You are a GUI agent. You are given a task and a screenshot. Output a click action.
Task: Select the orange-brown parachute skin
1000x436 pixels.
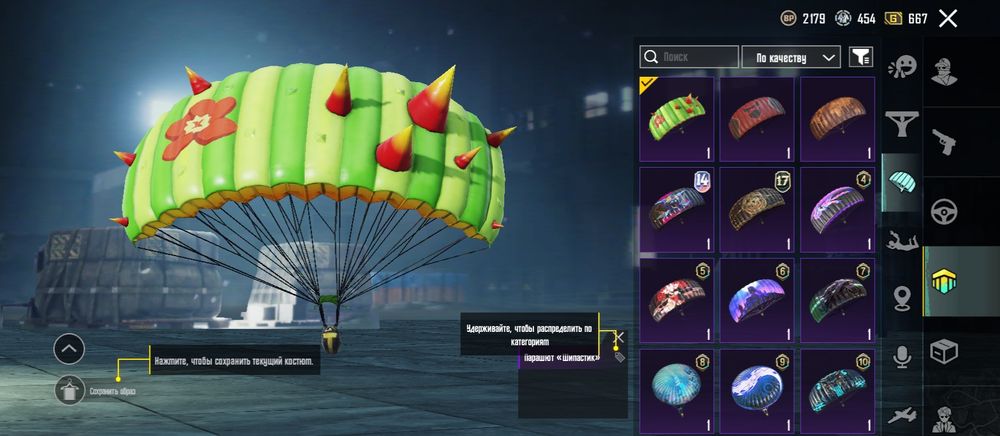(x=837, y=119)
